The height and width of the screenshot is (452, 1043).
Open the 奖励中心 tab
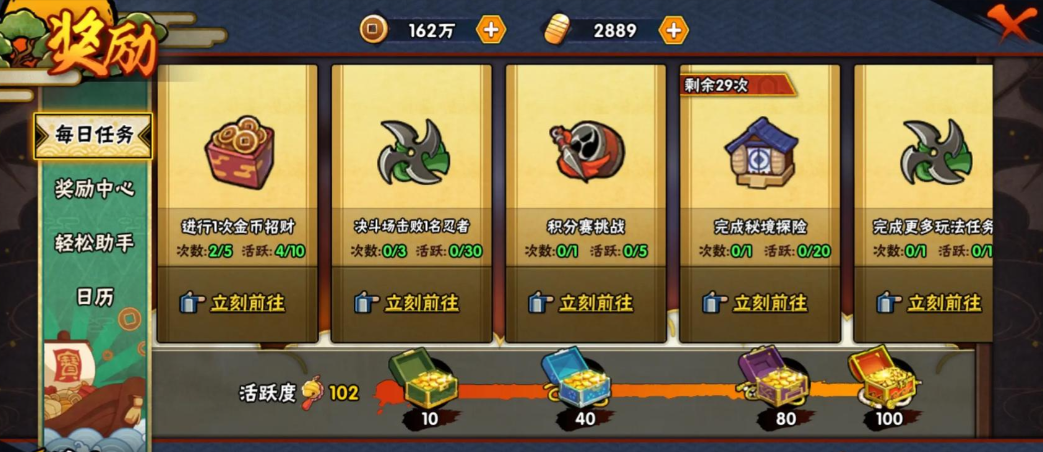pos(94,188)
